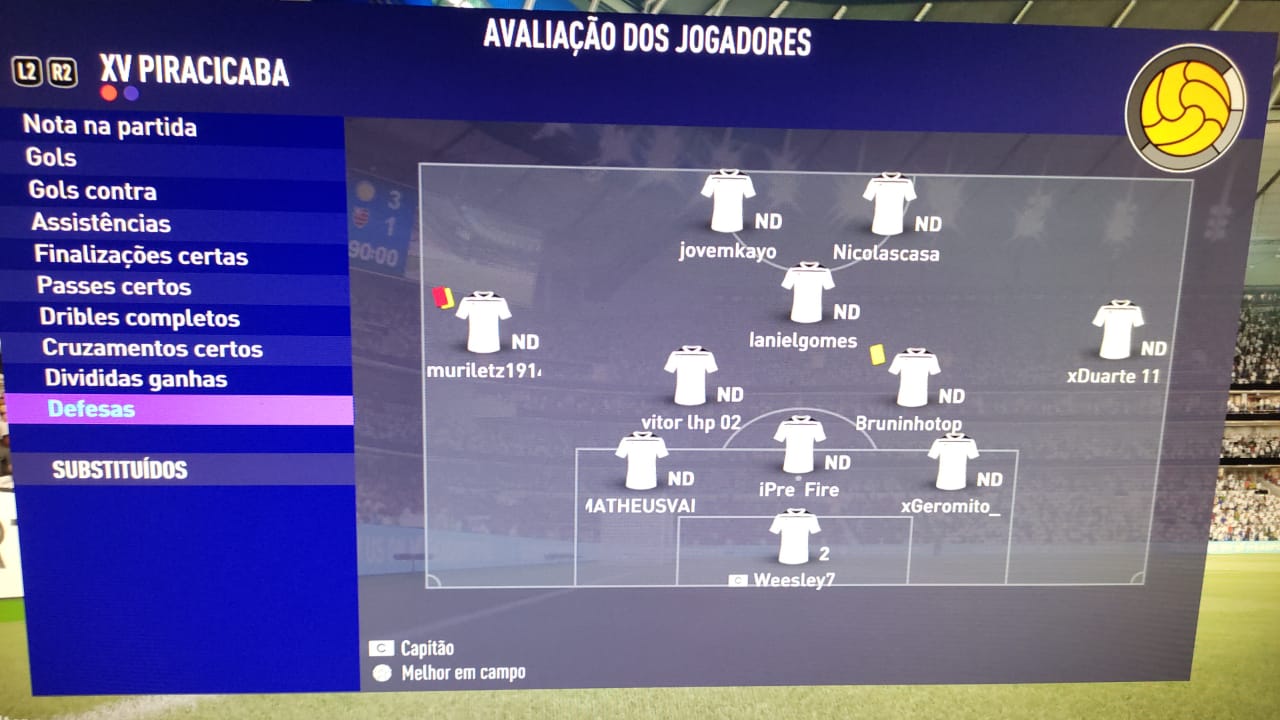1280x720 pixels.
Task: Select the highlighted Defesas entry
Action: (x=91, y=409)
